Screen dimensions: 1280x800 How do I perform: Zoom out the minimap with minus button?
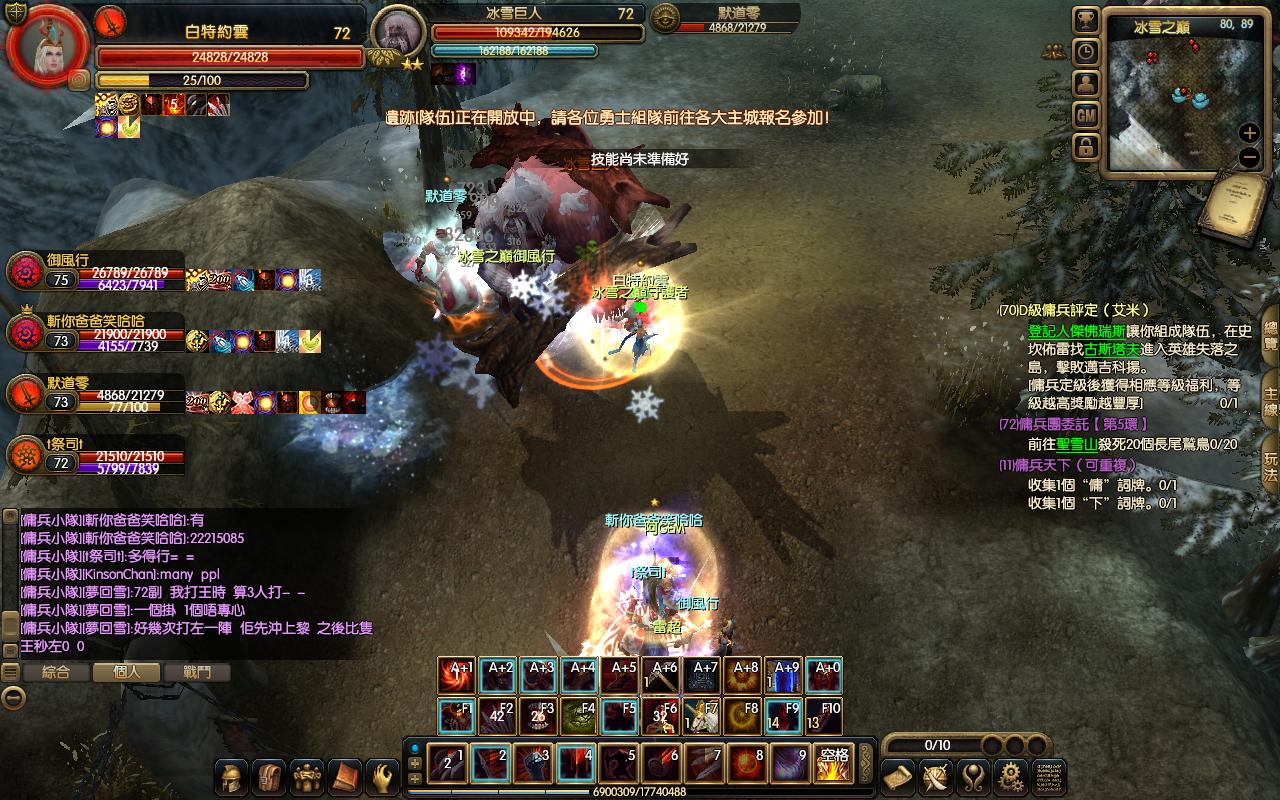[x=1249, y=157]
